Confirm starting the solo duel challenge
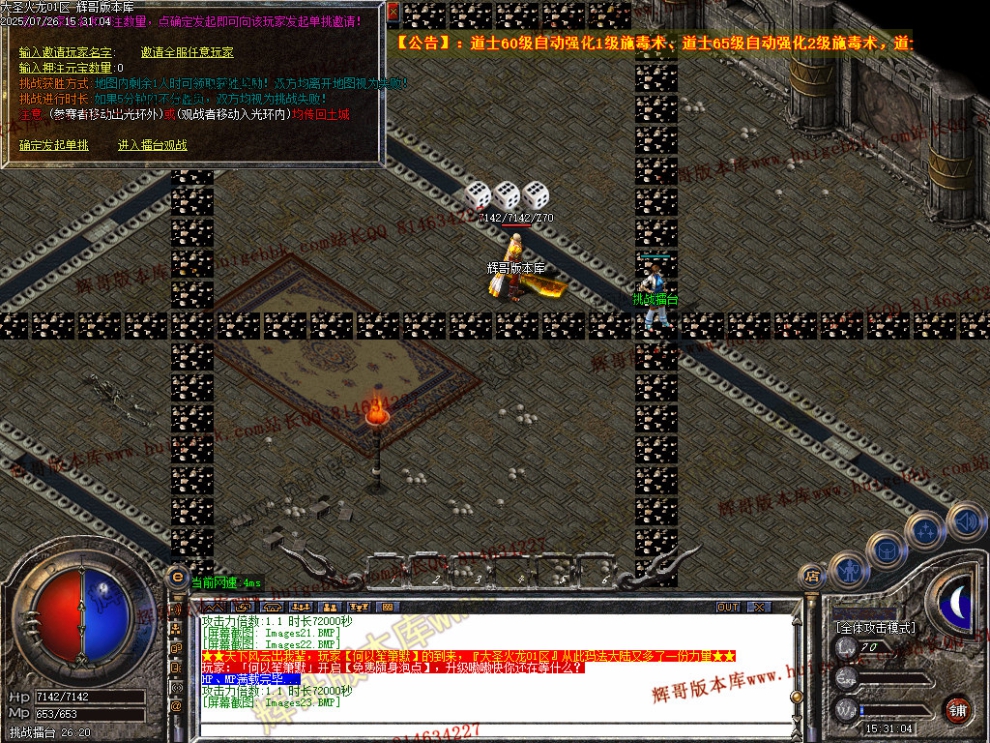The height and width of the screenshot is (743, 990). [54, 146]
